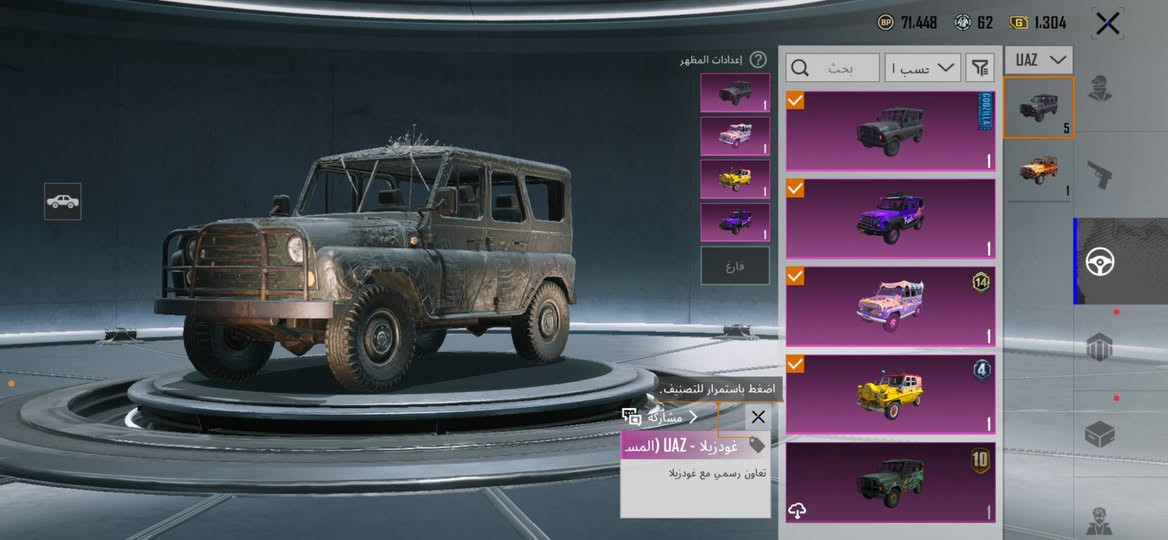This screenshot has width=1168, height=540.
Task: Show appearance settings help question mark
Action: tap(758, 60)
